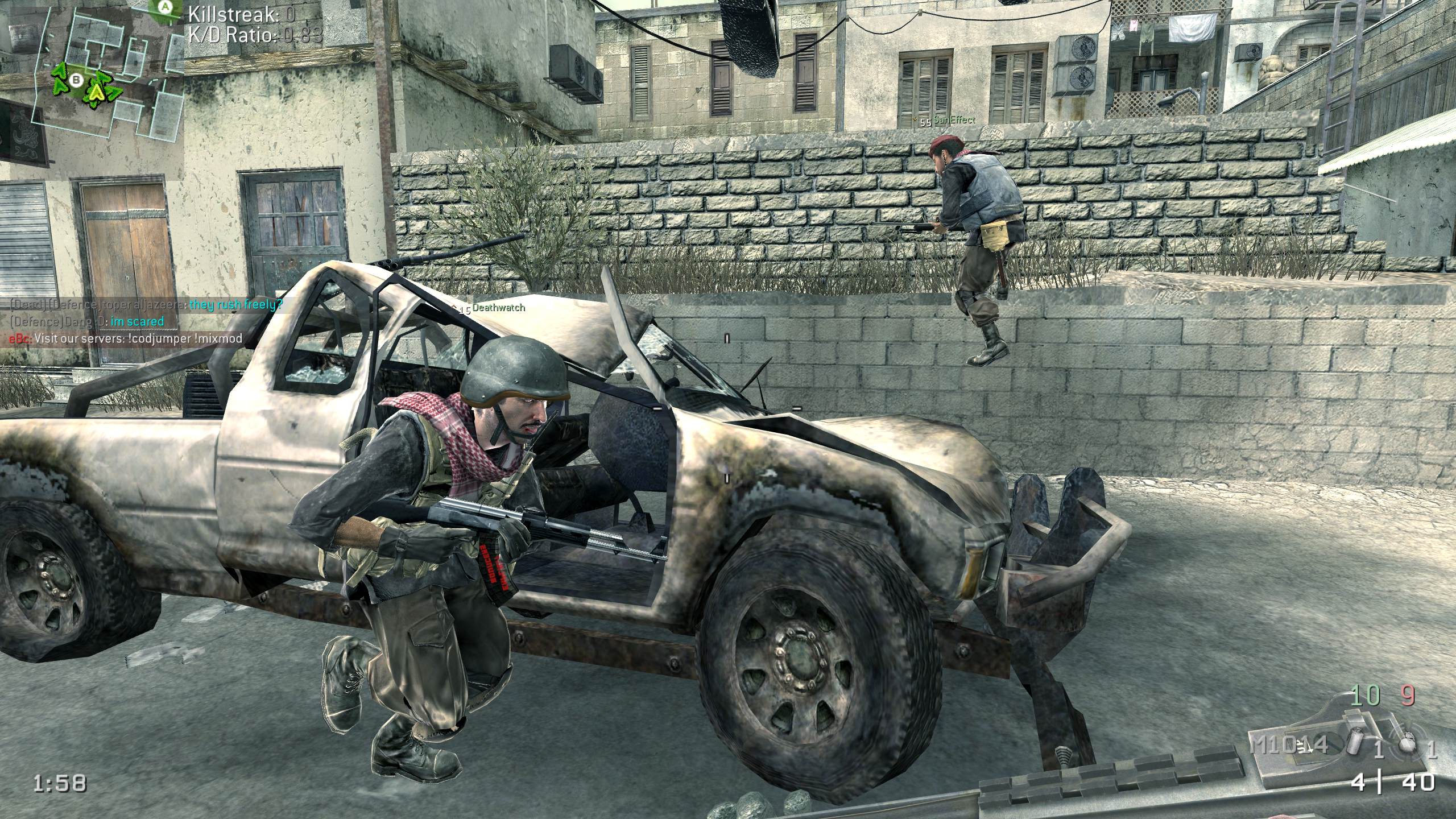Viewport: 1456px width, 819px height.
Task: Click the eBc server advert chat line
Action: [x=125, y=338]
